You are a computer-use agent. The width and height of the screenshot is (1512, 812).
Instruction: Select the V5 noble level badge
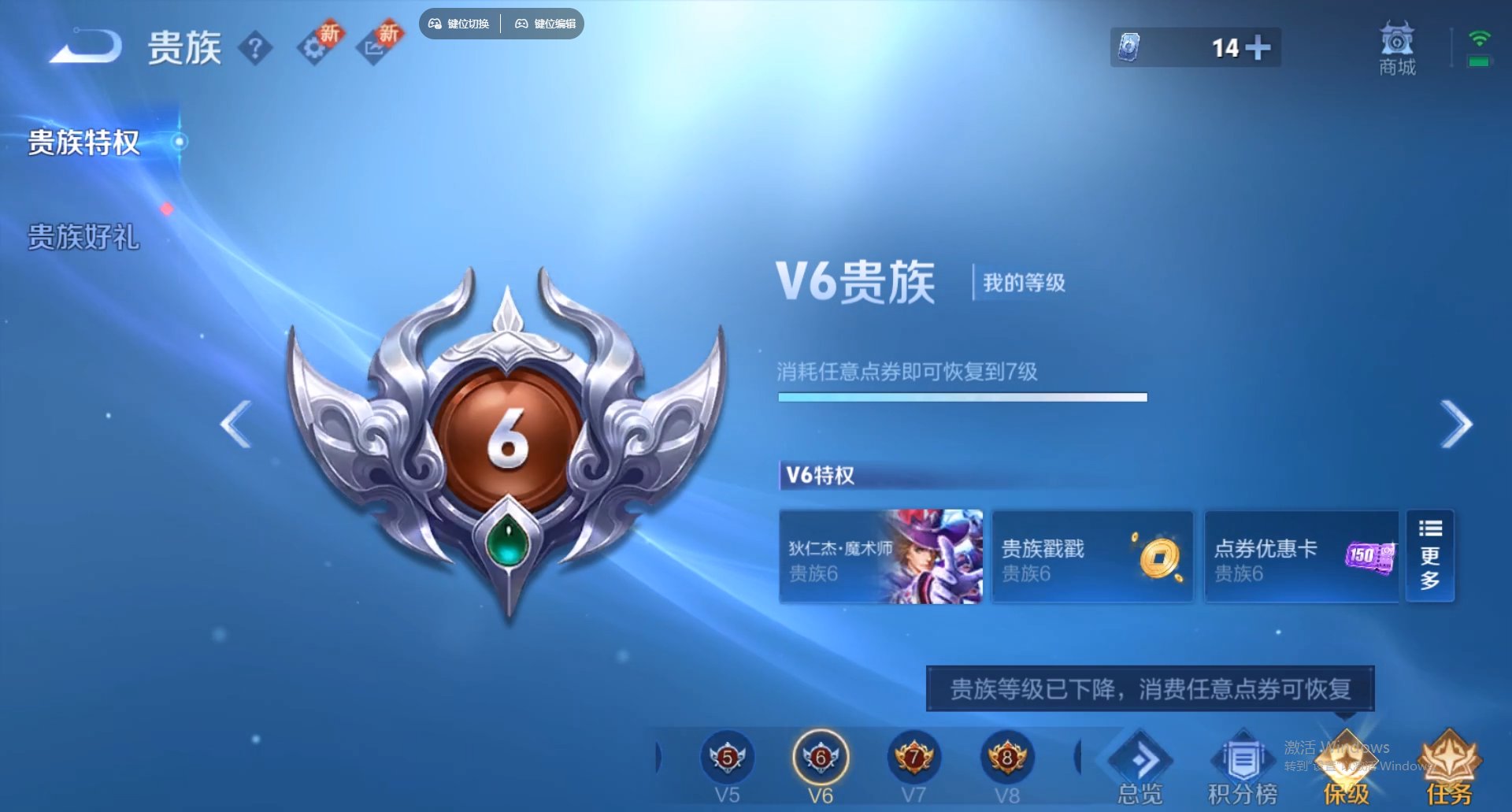tap(726, 758)
